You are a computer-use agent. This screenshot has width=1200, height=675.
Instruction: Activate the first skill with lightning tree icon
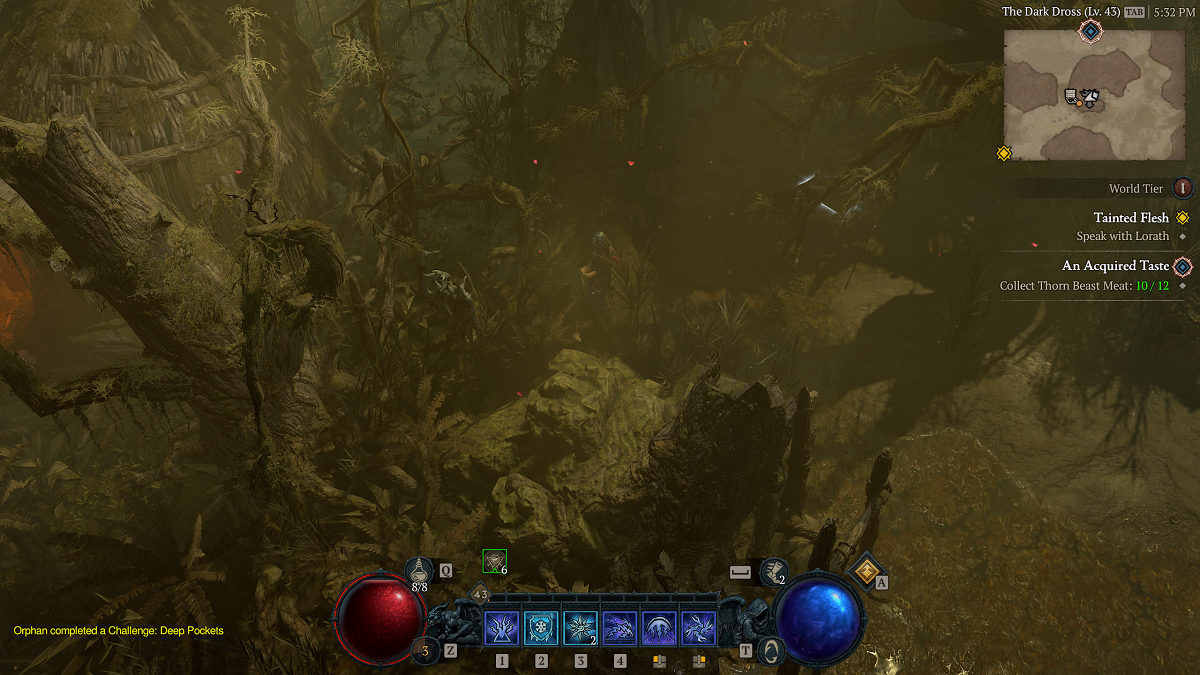coord(501,629)
